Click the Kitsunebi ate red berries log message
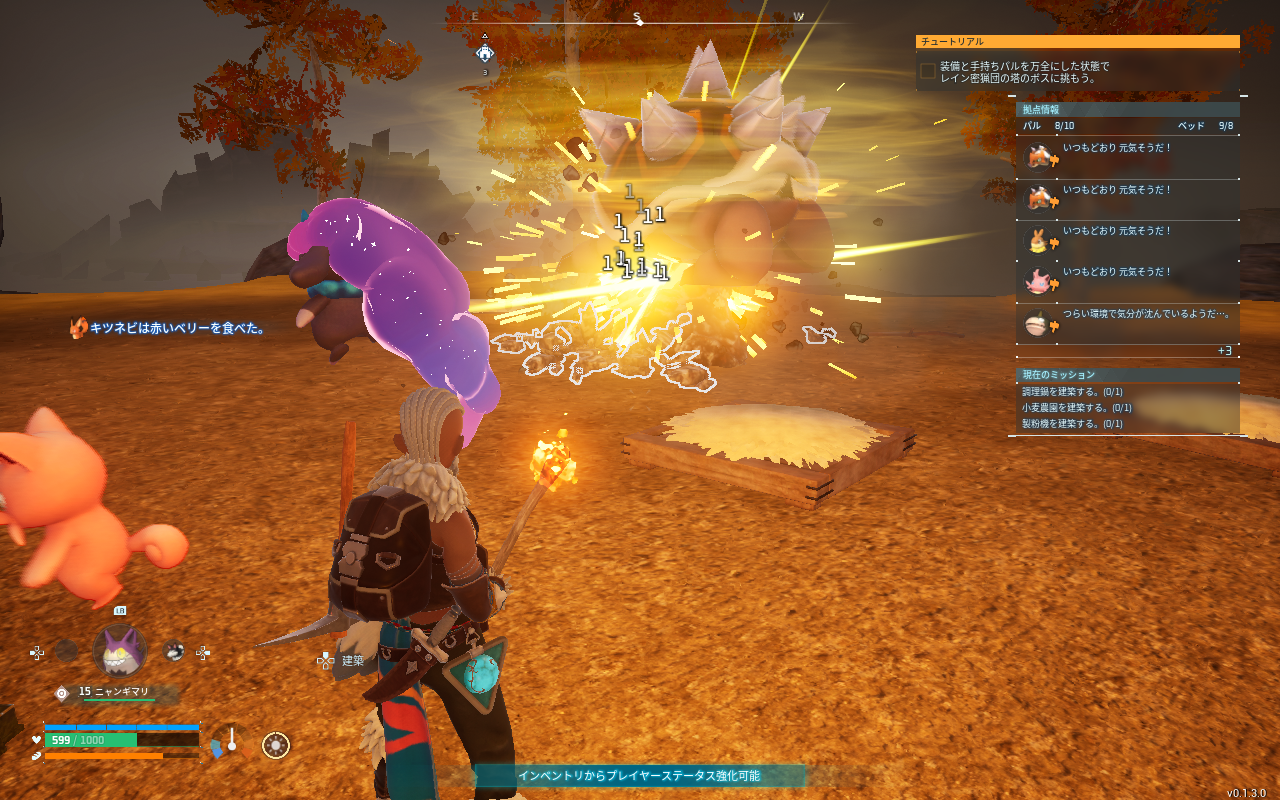 168,328
